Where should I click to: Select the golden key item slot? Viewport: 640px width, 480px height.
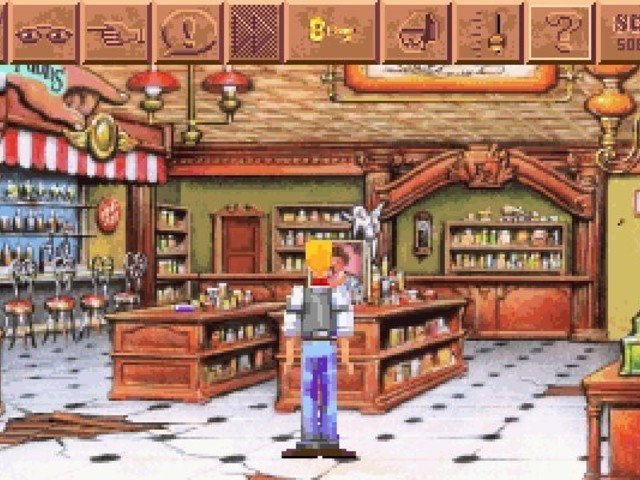[x=332, y=33]
